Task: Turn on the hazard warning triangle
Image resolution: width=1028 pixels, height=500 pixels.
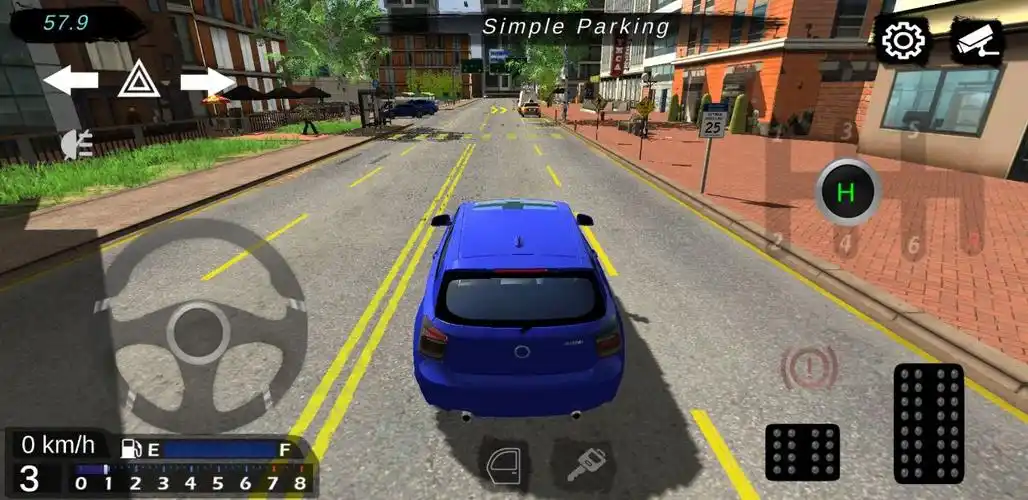Action: click(x=139, y=80)
